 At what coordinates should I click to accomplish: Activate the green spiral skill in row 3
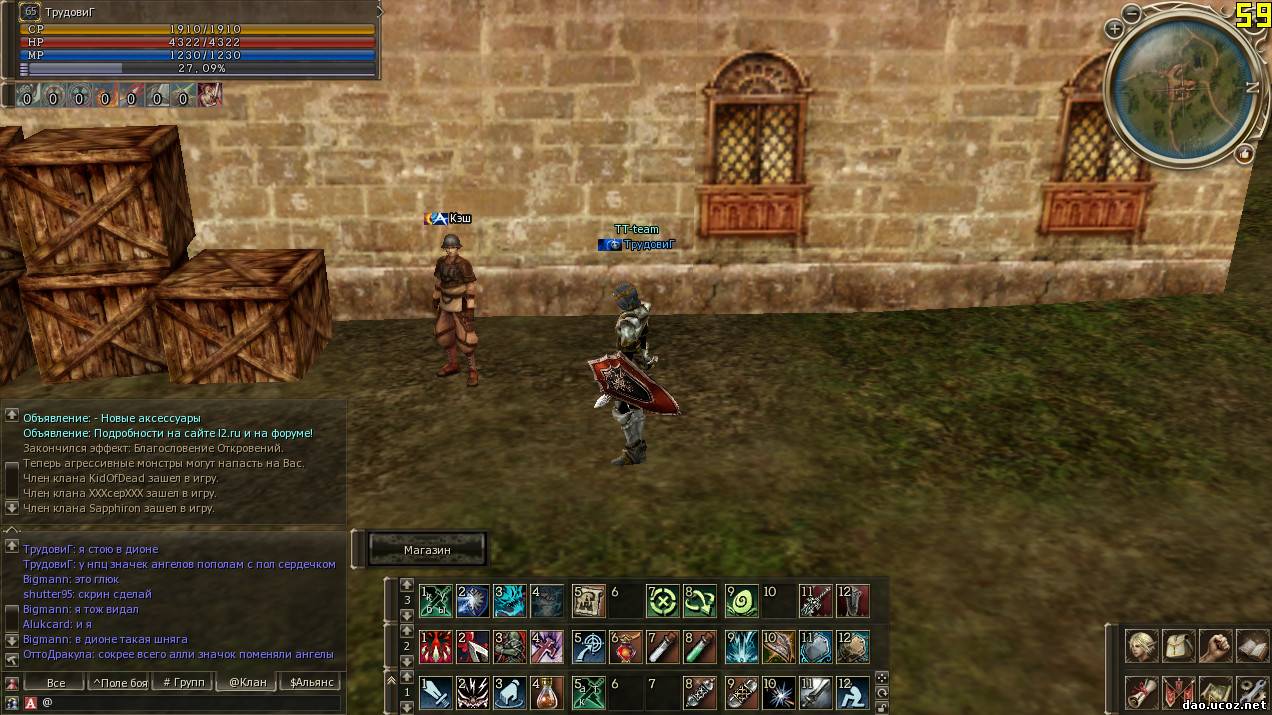click(x=742, y=601)
